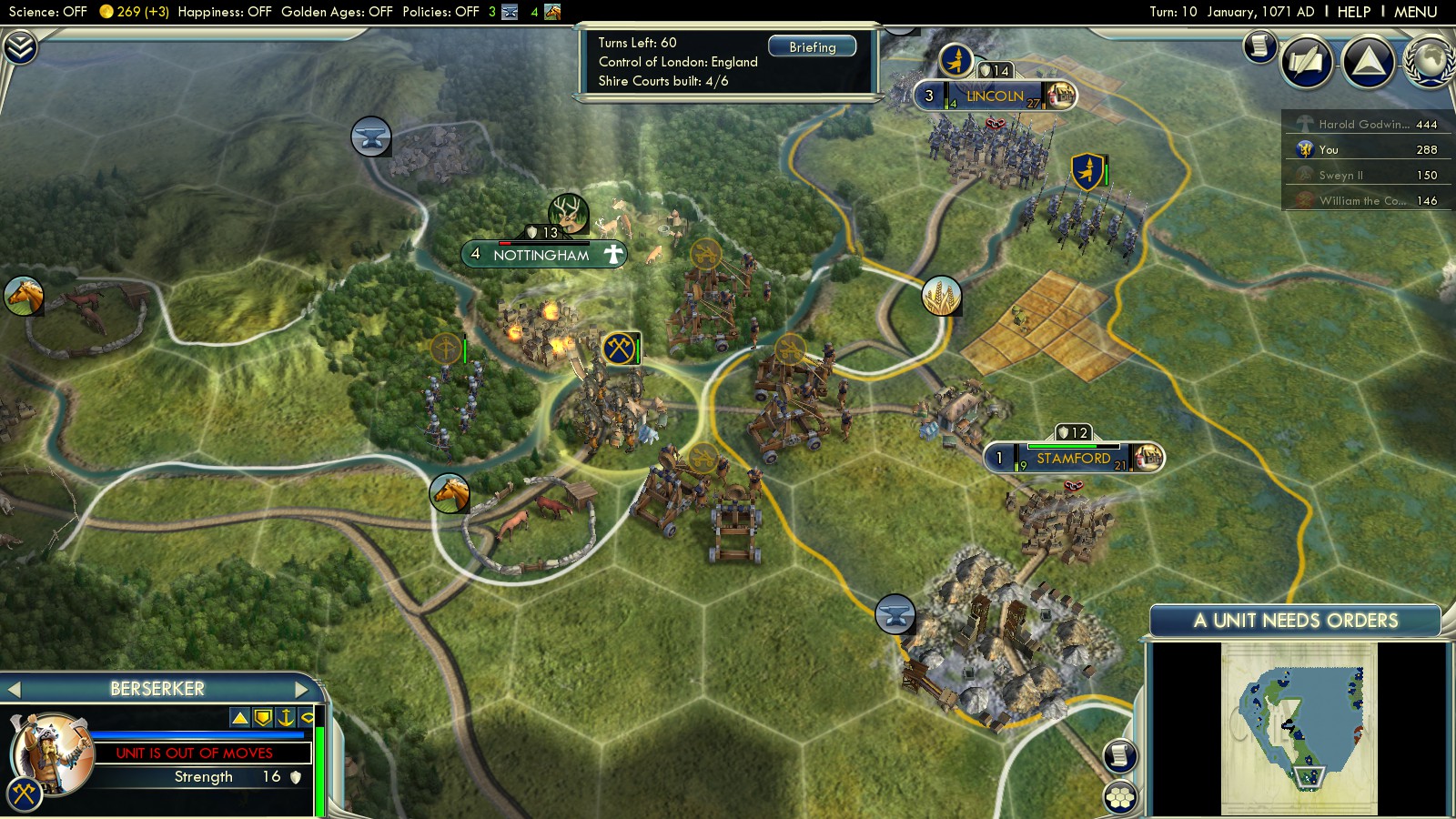Select the Lincoln city banner

tap(995, 96)
